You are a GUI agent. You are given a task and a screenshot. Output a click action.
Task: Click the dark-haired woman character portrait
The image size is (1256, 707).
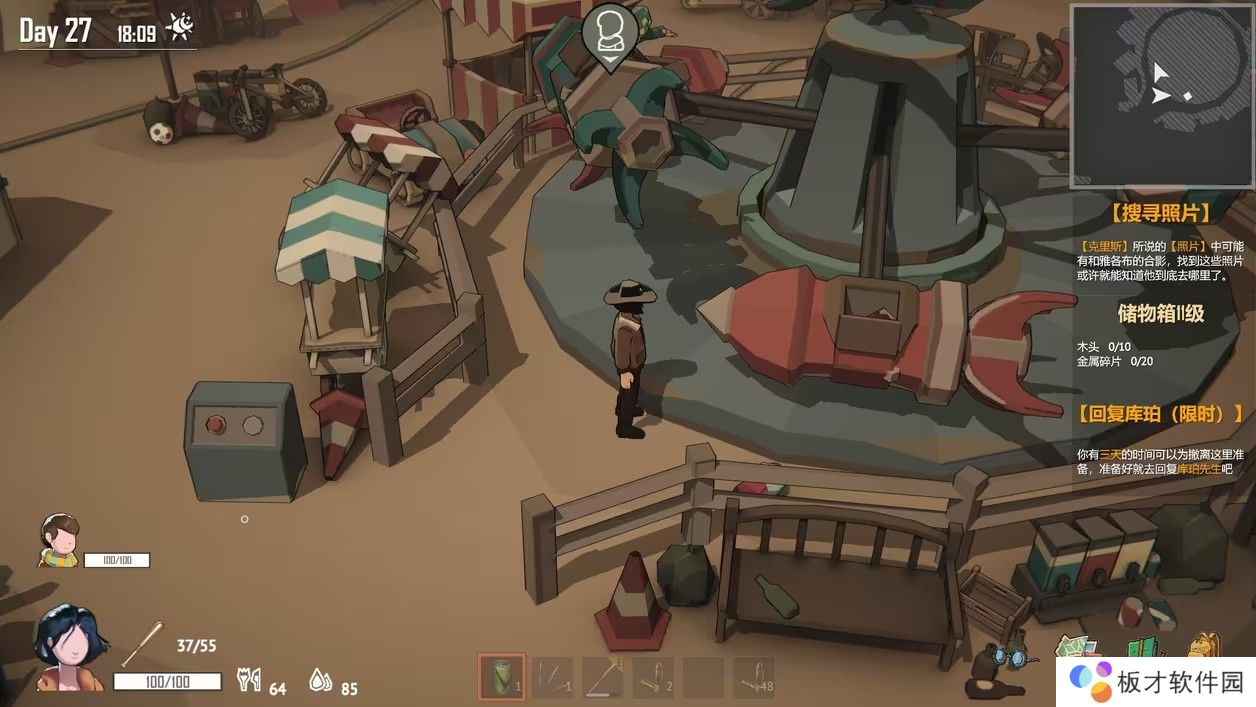(69, 648)
